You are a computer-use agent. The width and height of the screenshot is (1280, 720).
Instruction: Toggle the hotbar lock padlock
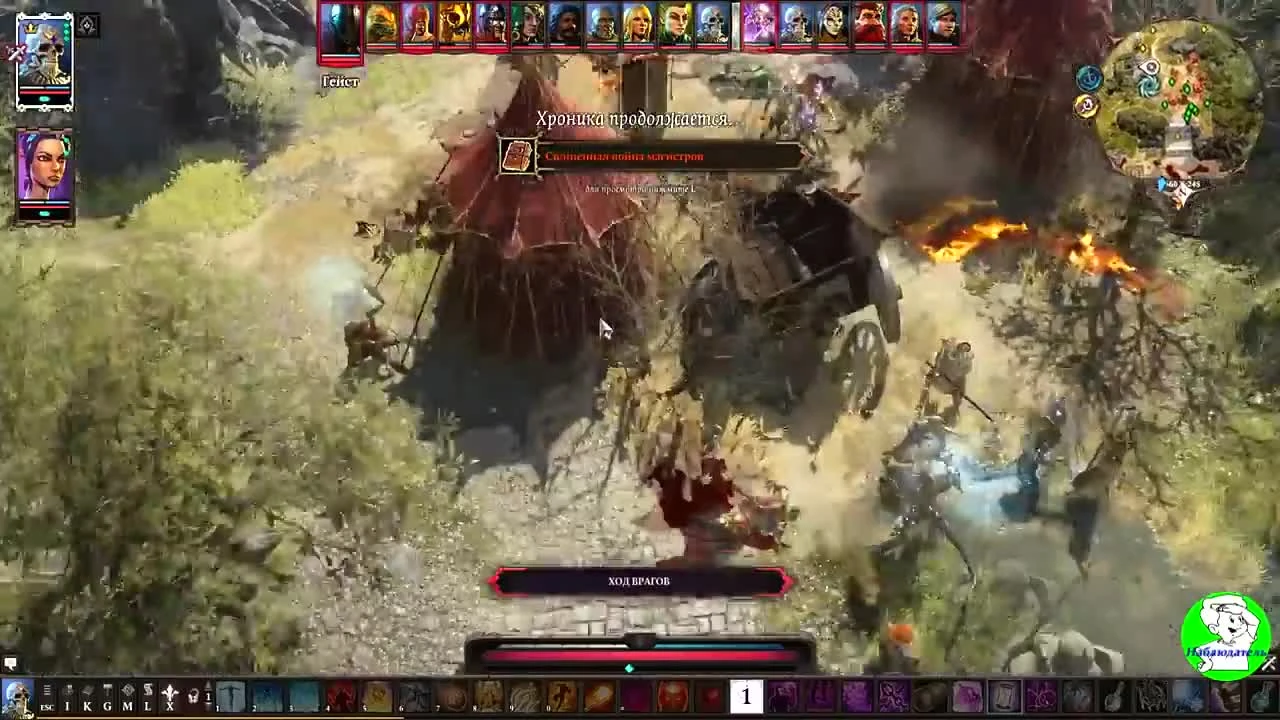193,695
